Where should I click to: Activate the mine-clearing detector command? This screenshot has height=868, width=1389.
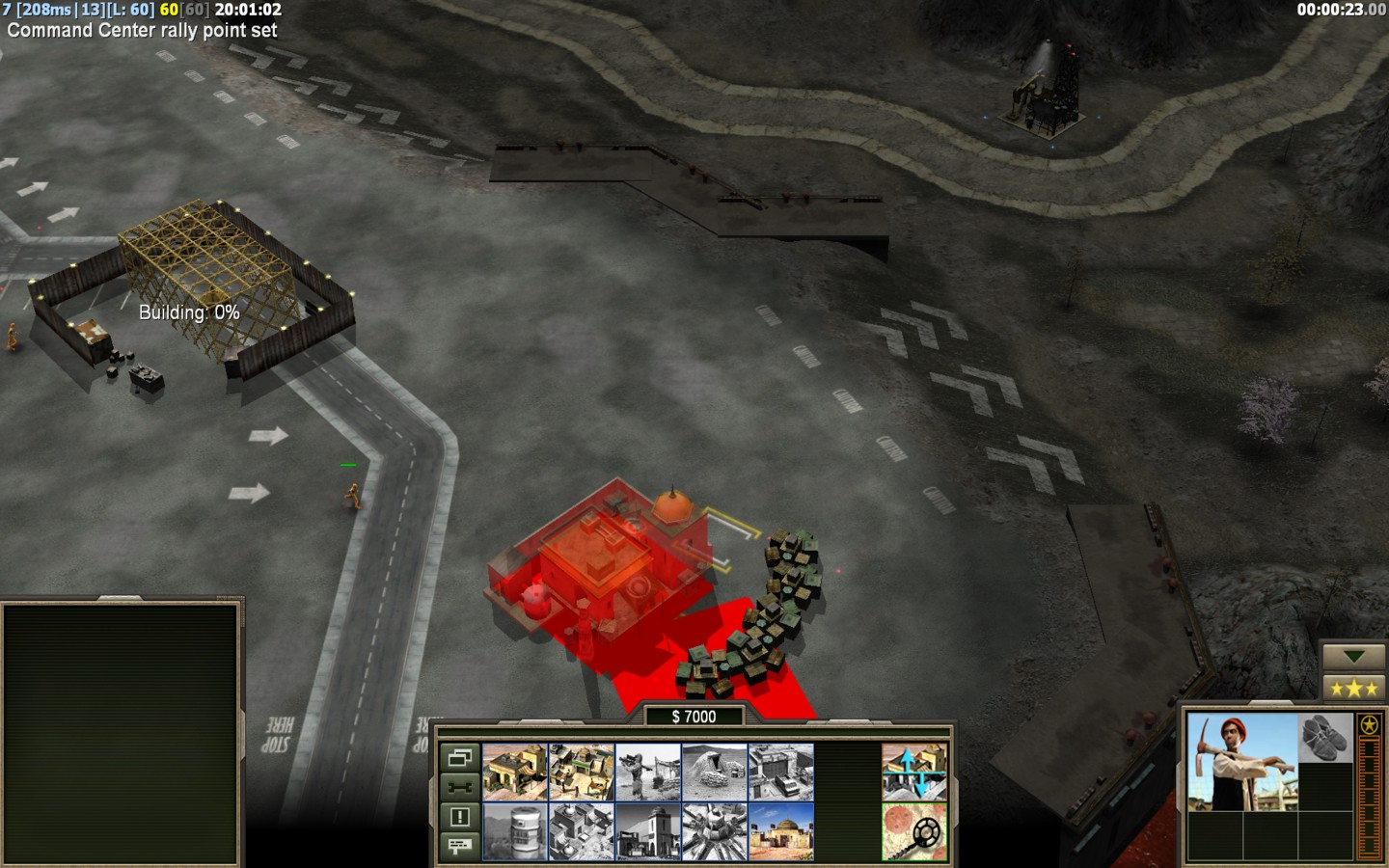click(913, 831)
